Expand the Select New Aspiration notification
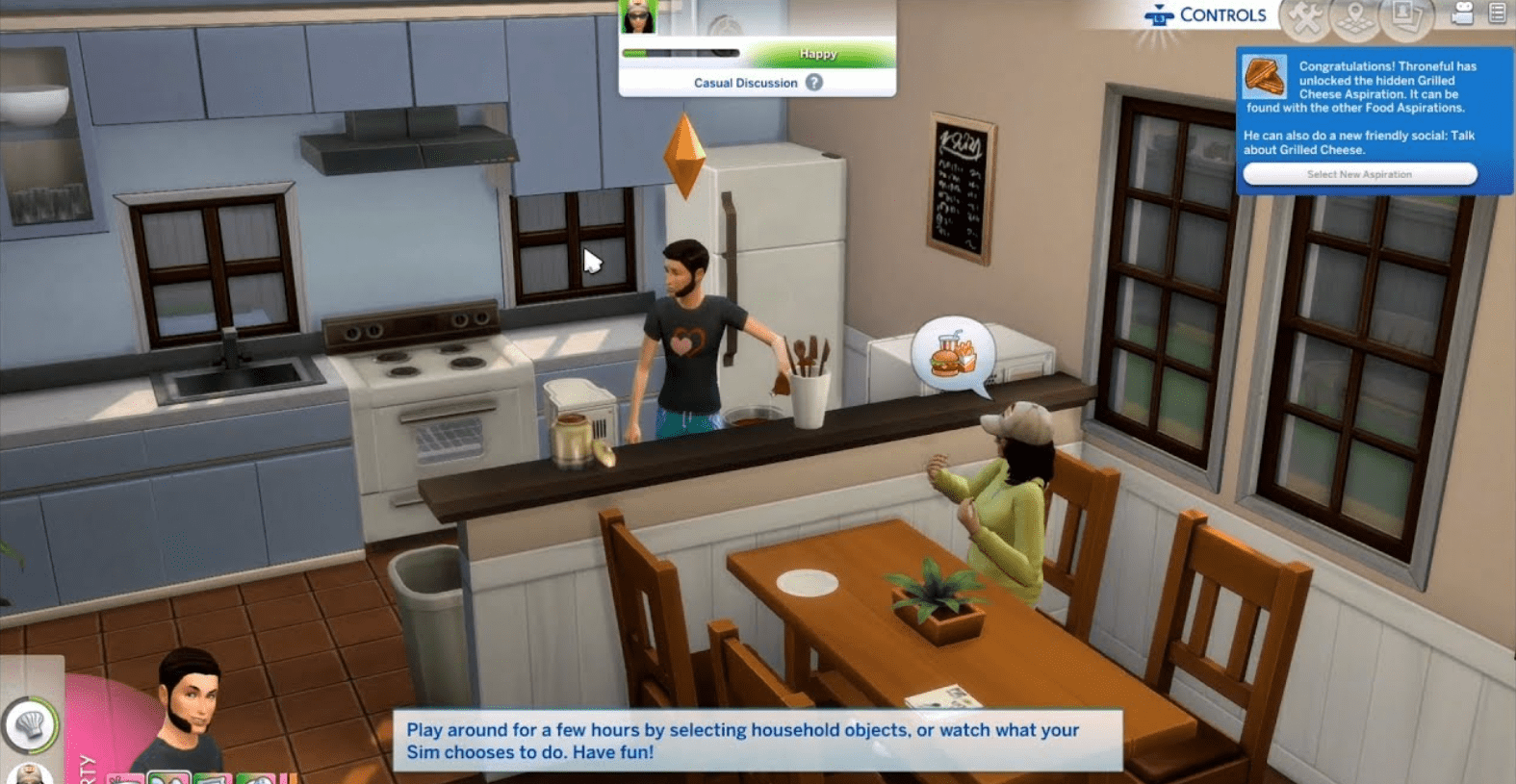This screenshot has height=784, width=1516. click(x=1360, y=174)
